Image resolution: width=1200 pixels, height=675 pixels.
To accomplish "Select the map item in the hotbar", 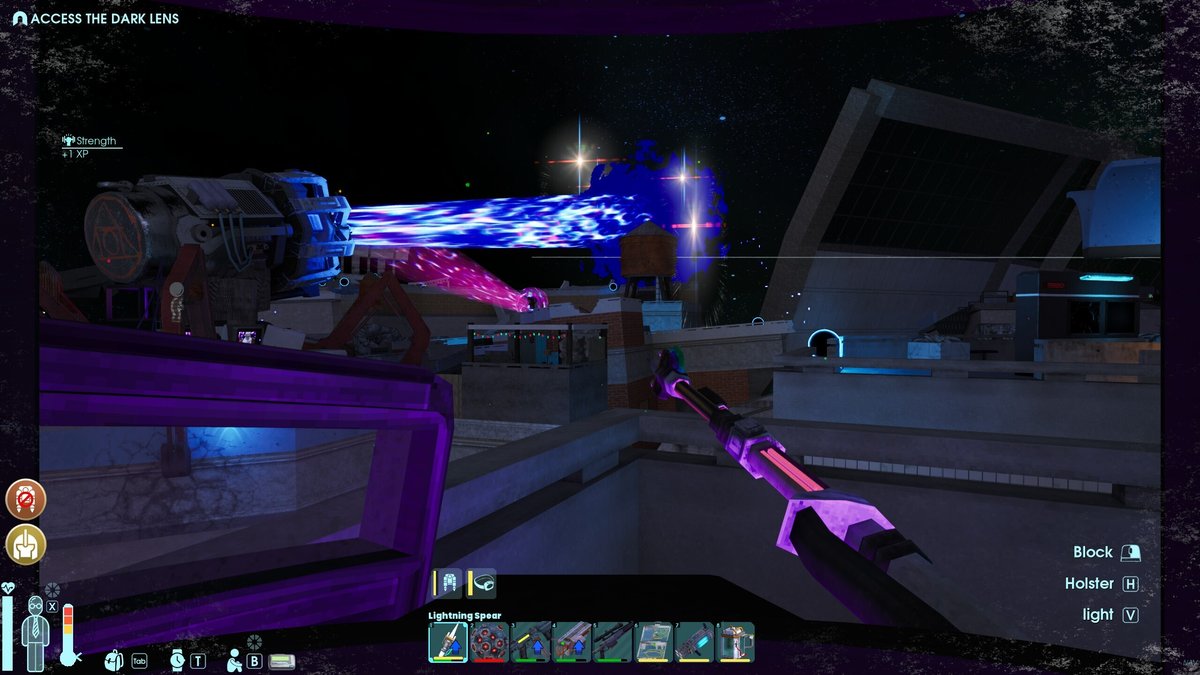I will click(654, 642).
